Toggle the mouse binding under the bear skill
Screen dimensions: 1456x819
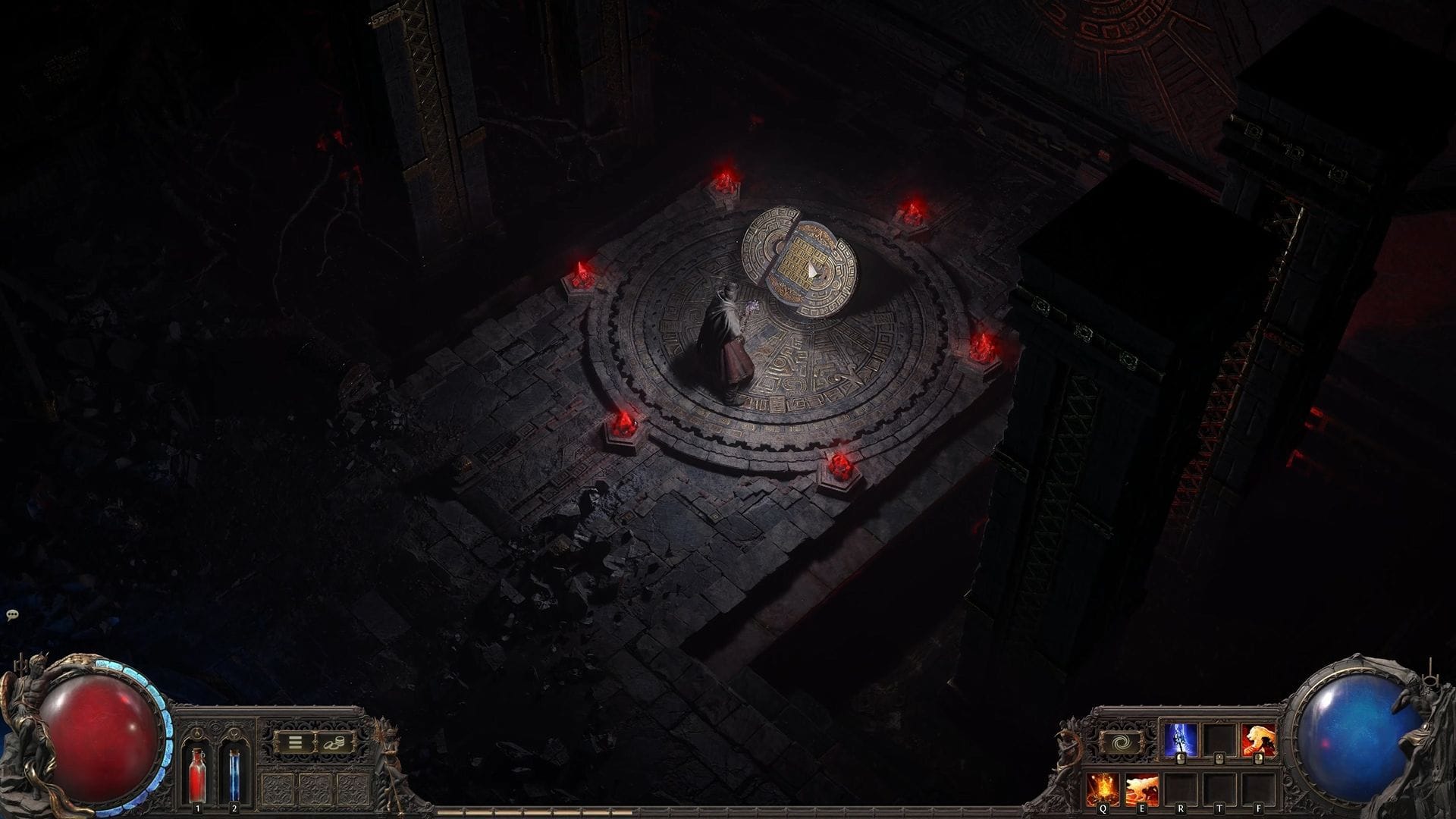click(x=1258, y=759)
